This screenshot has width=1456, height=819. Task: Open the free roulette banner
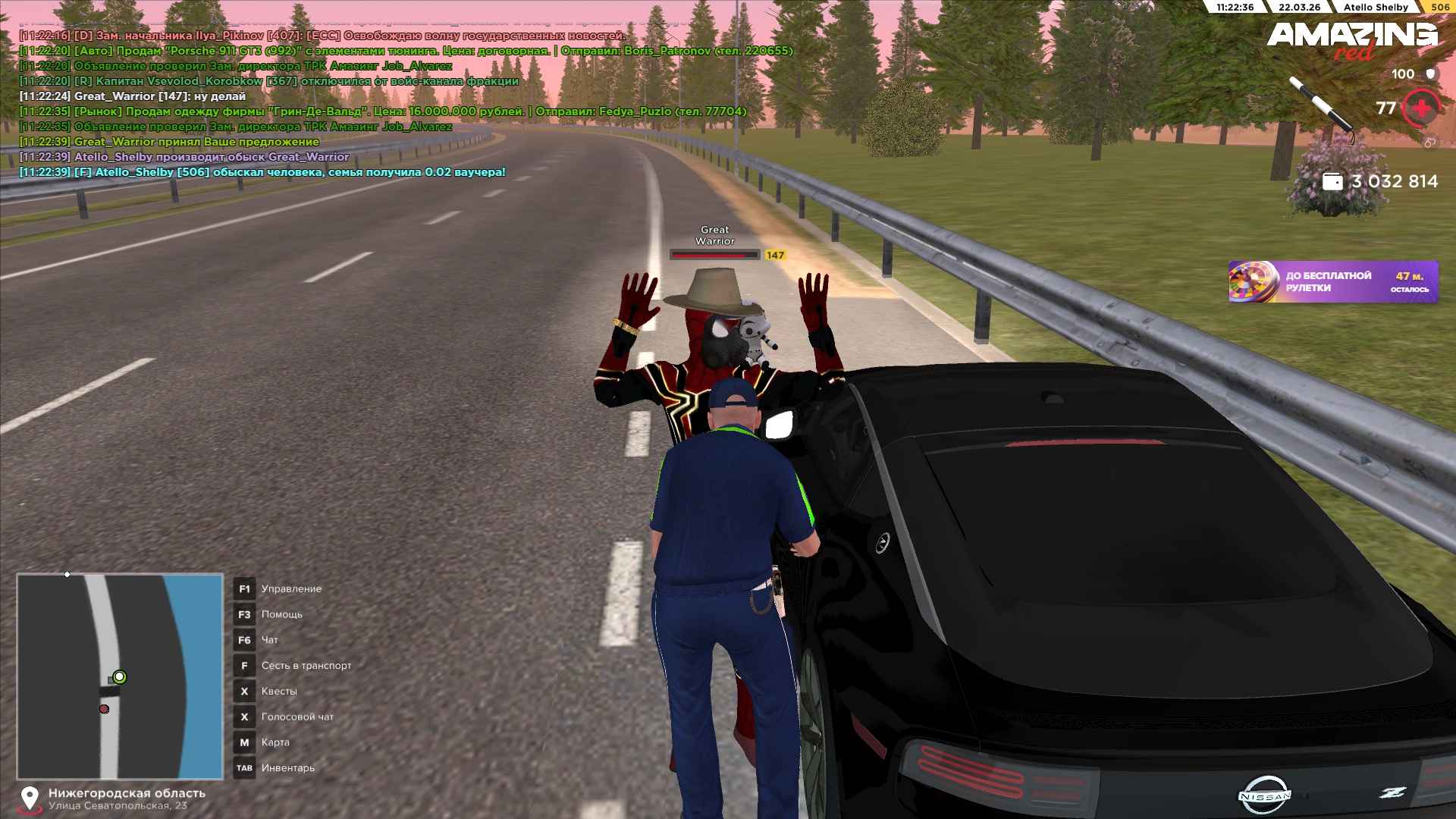coord(1333,282)
